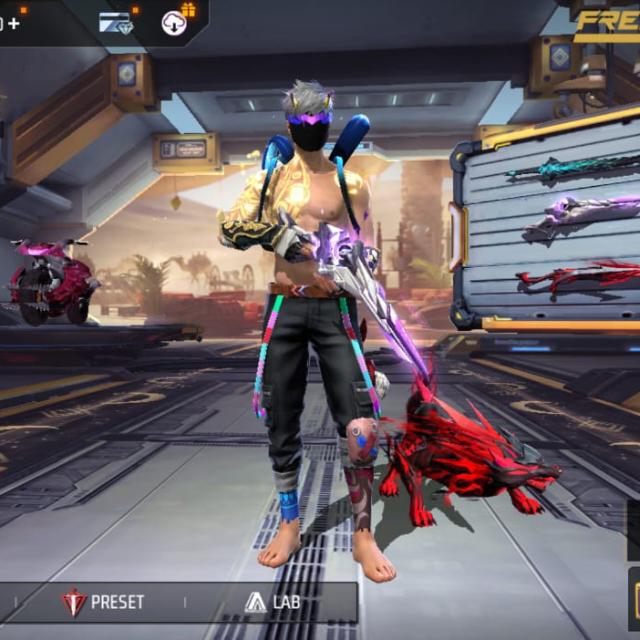Open the Lab menu
640x640 pixels.
pyautogui.click(x=272, y=602)
